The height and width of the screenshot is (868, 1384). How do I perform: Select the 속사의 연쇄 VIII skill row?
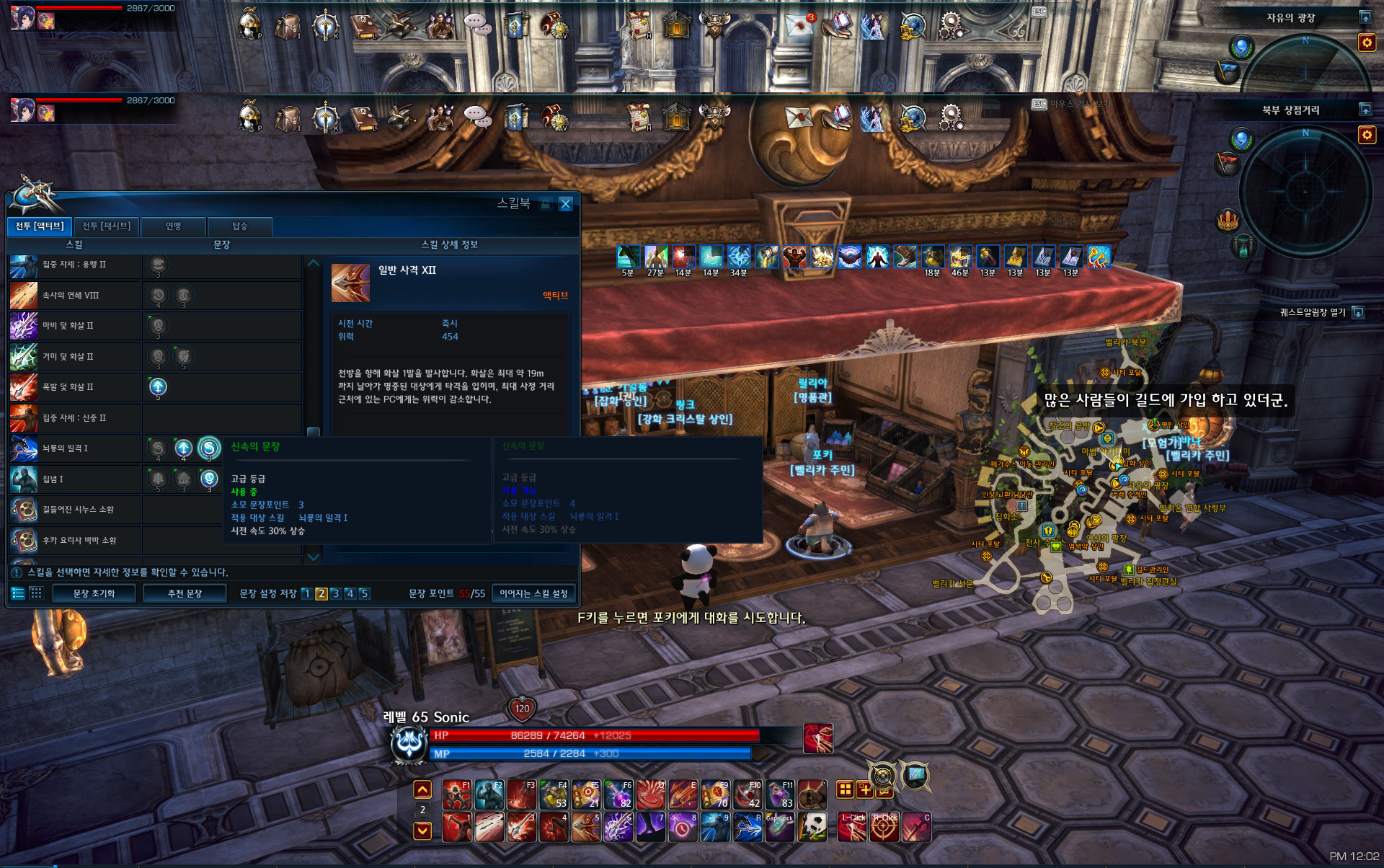pyautogui.click(x=72, y=296)
